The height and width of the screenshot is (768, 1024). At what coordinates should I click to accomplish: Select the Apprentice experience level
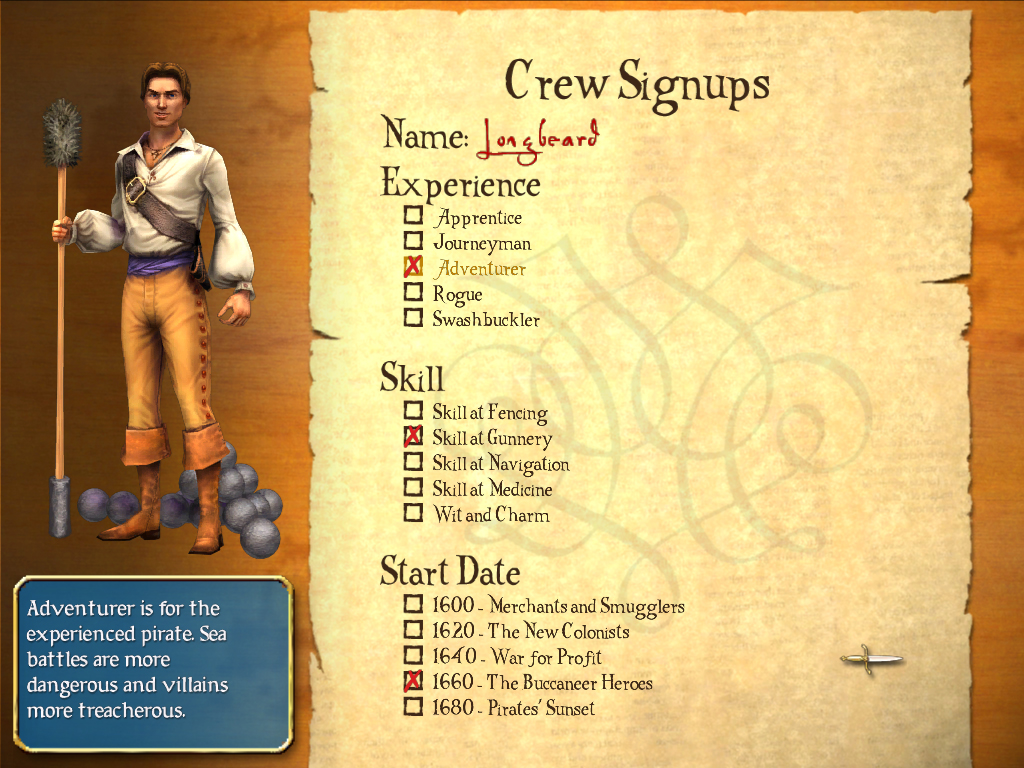[413, 216]
